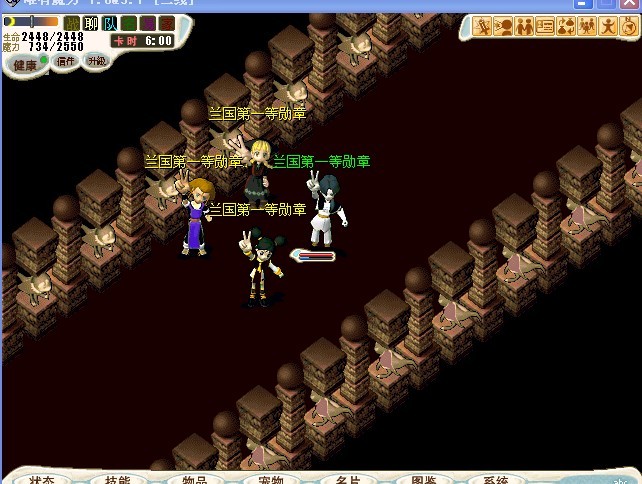Image resolution: width=642 pixels, height=484 pixels.
Task: Click the 升級 level-up button
Action: pyautogui.click(x=96, y=61)
